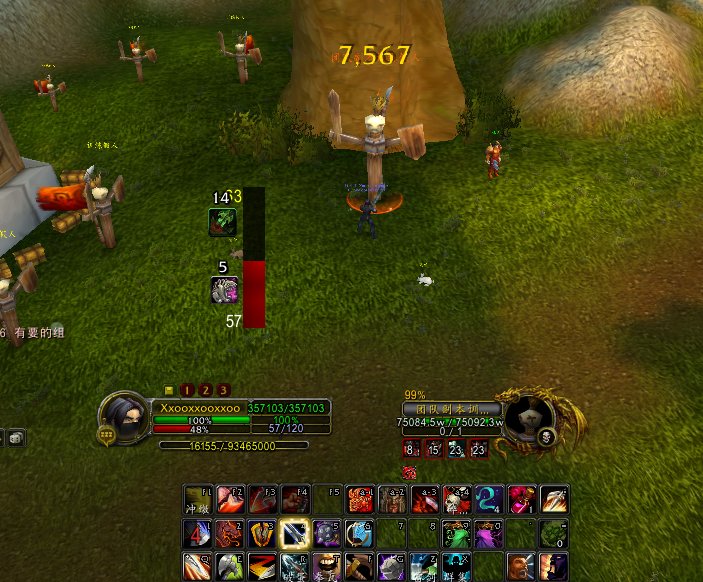Viewport: 703px width, 582px height.
Task: Click the target's name plate button
Action: pyautogui.click(x=451, y=409)
